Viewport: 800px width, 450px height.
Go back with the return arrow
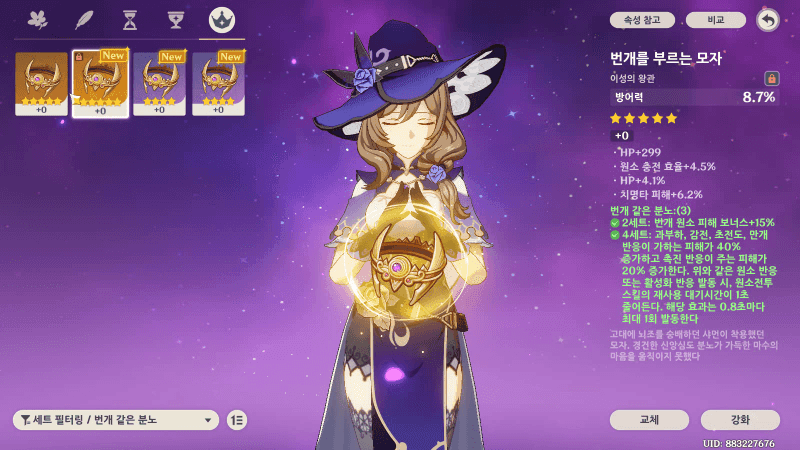(768, 20)
